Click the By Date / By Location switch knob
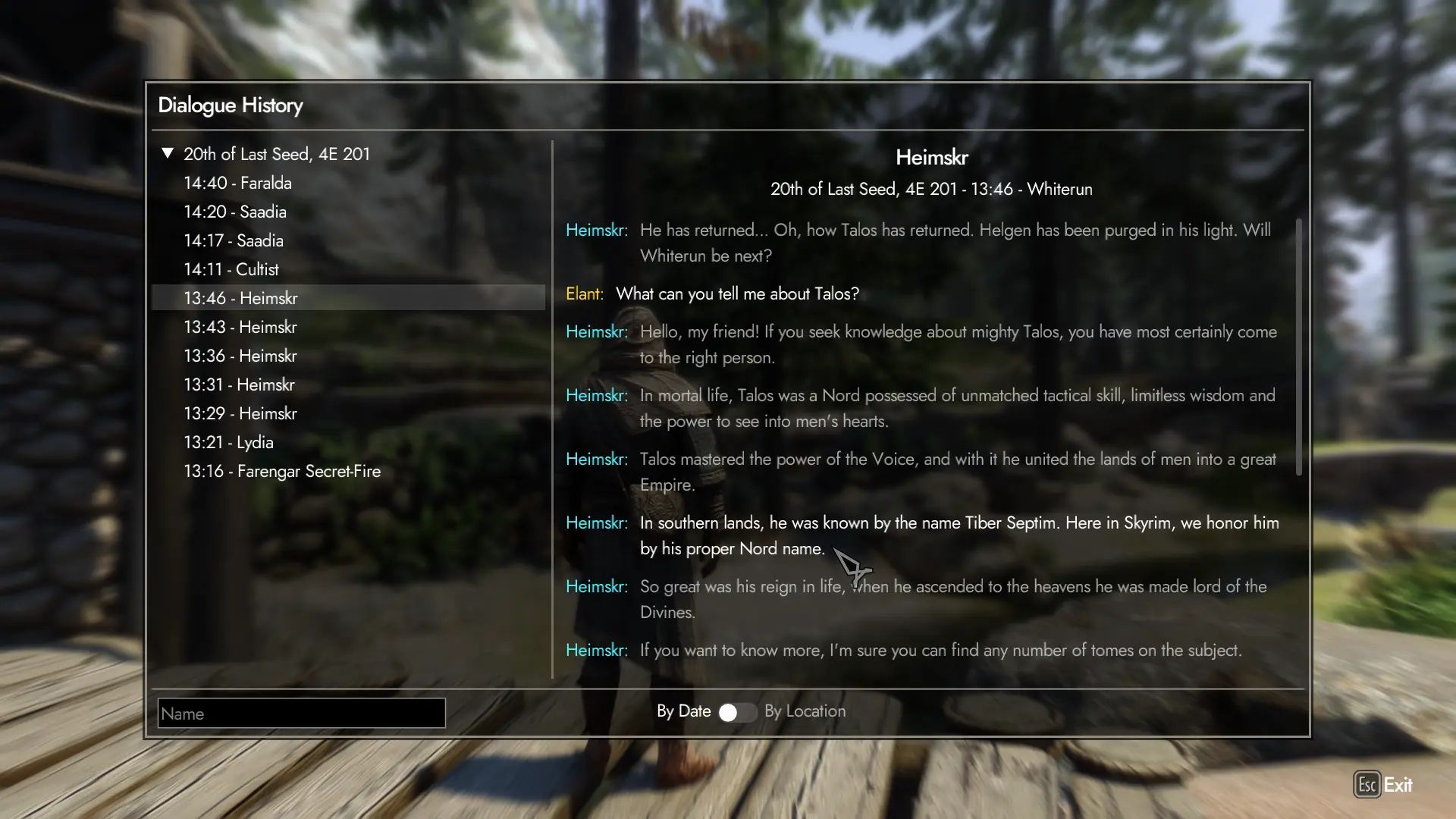The height and width of the screenshot is (819, 1456). (730, 713)
